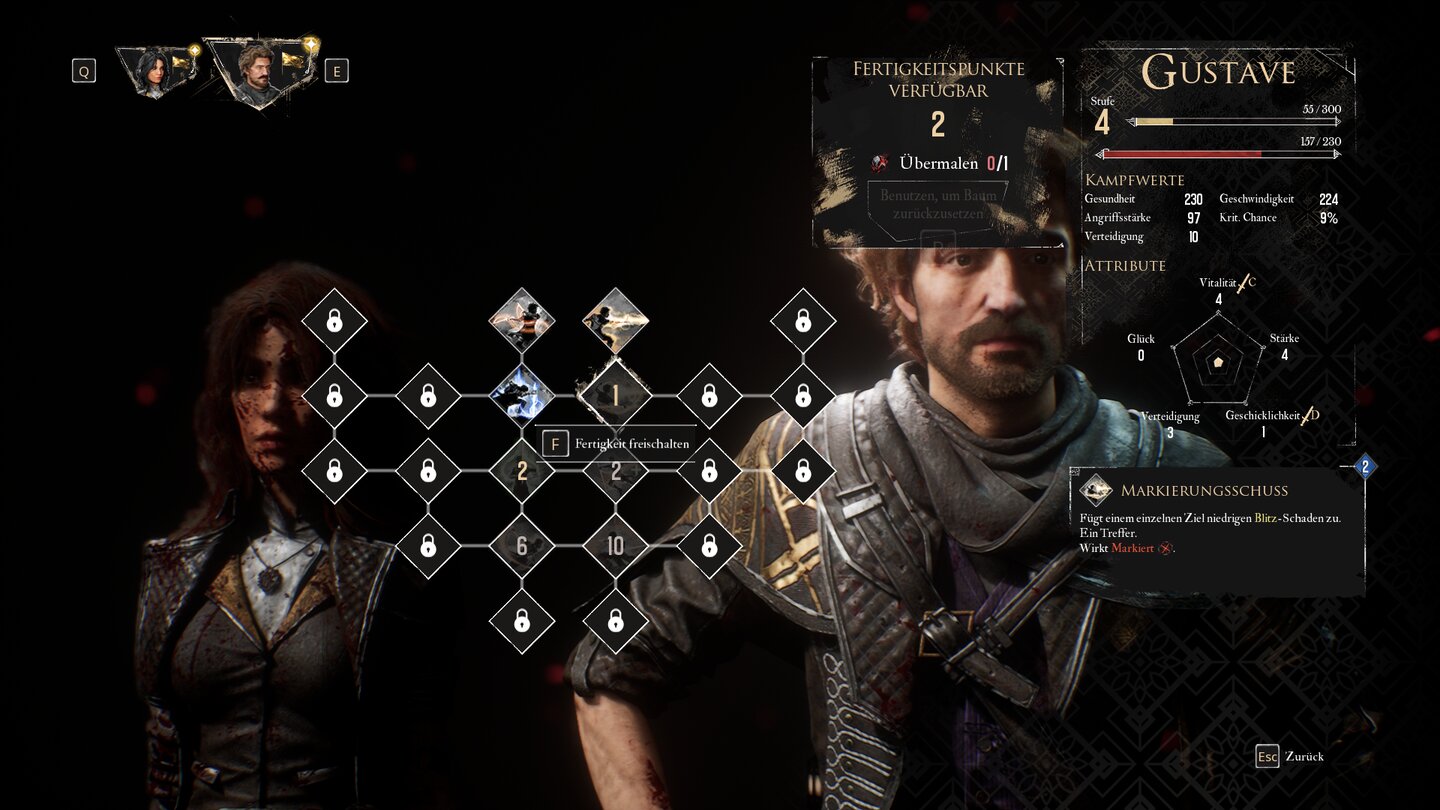Choose the blue lightning skill node
Viewport: 1440px width, 810px height.
(x=521, y=396)
